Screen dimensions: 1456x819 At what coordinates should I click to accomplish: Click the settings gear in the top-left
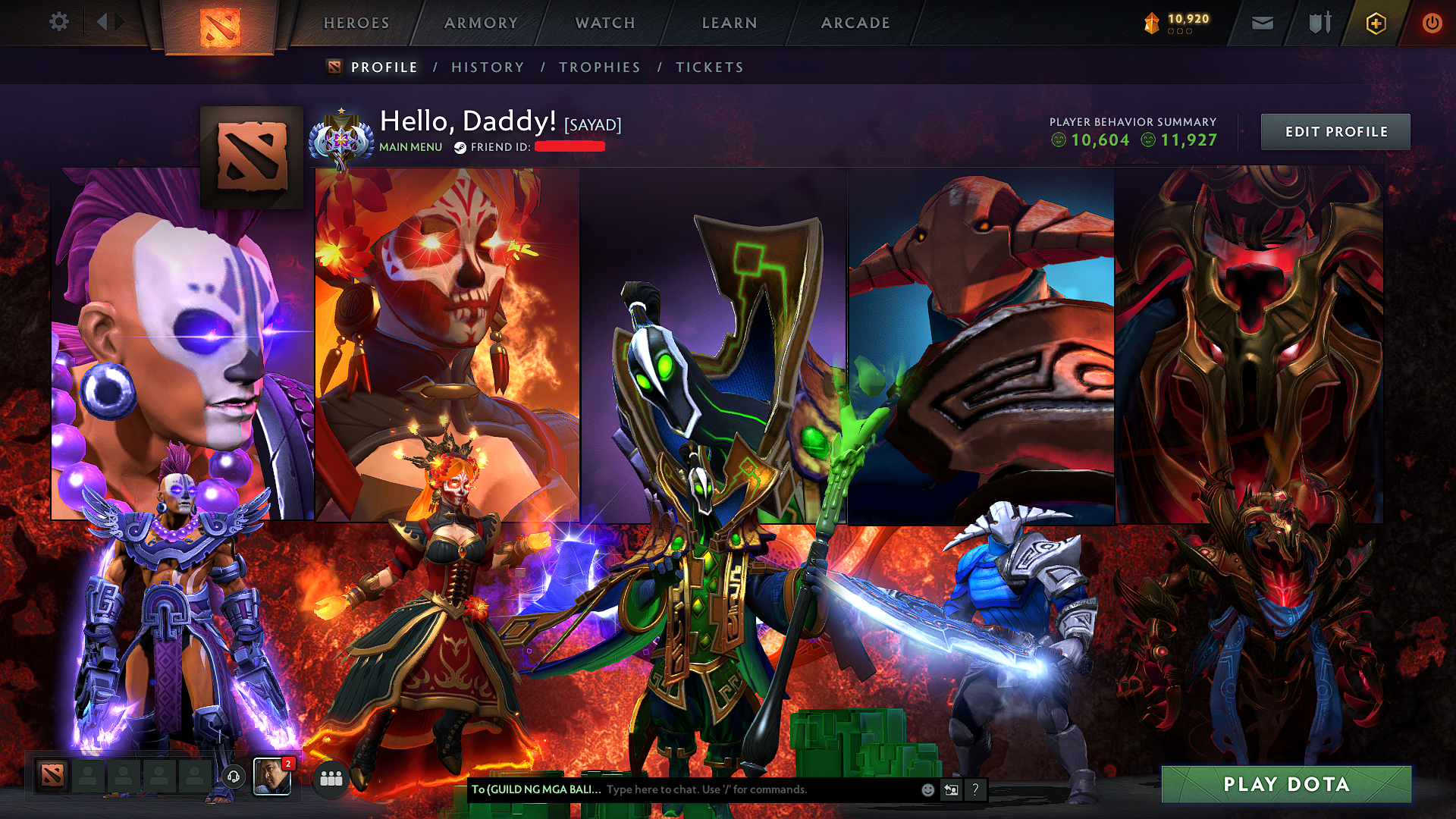coord(58,23)
